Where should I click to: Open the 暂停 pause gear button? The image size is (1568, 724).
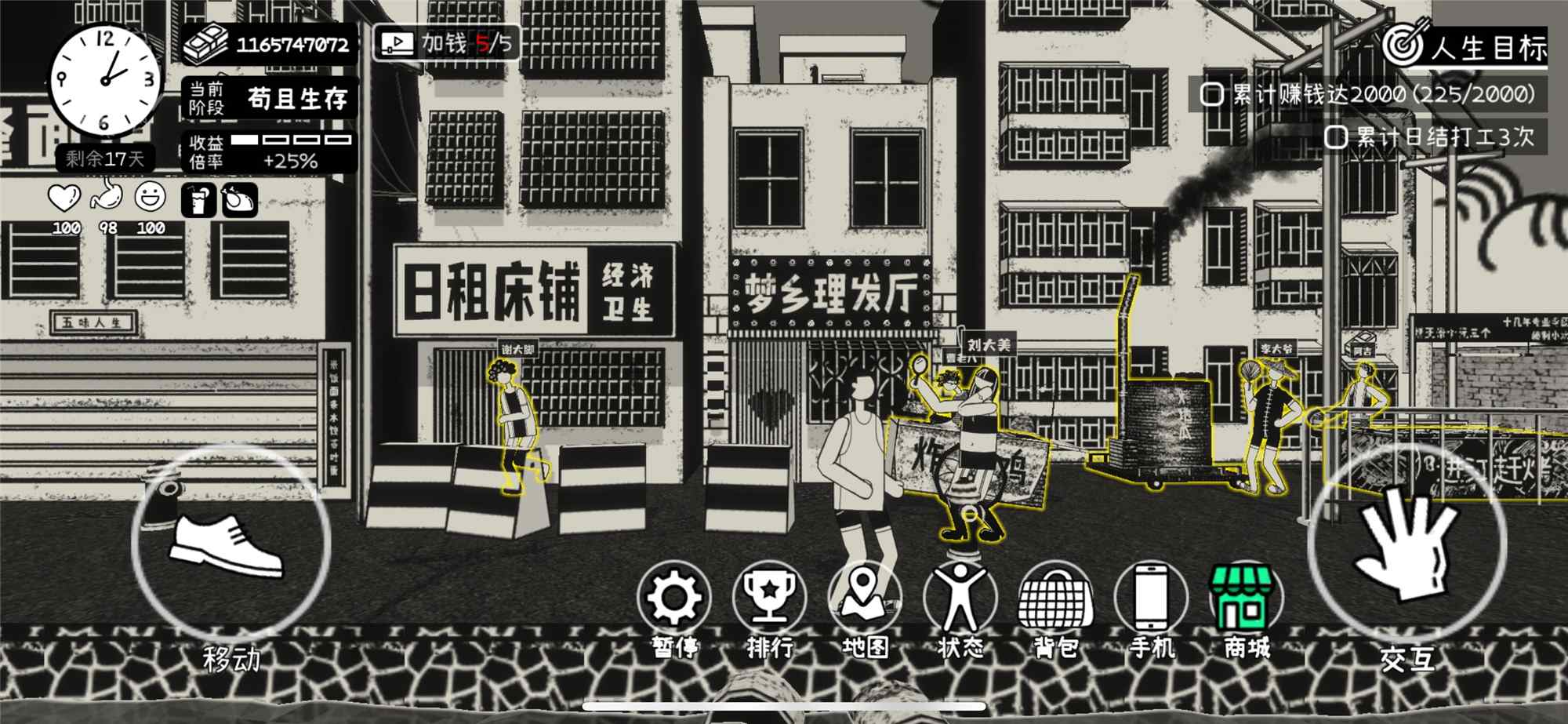point(674,600)
